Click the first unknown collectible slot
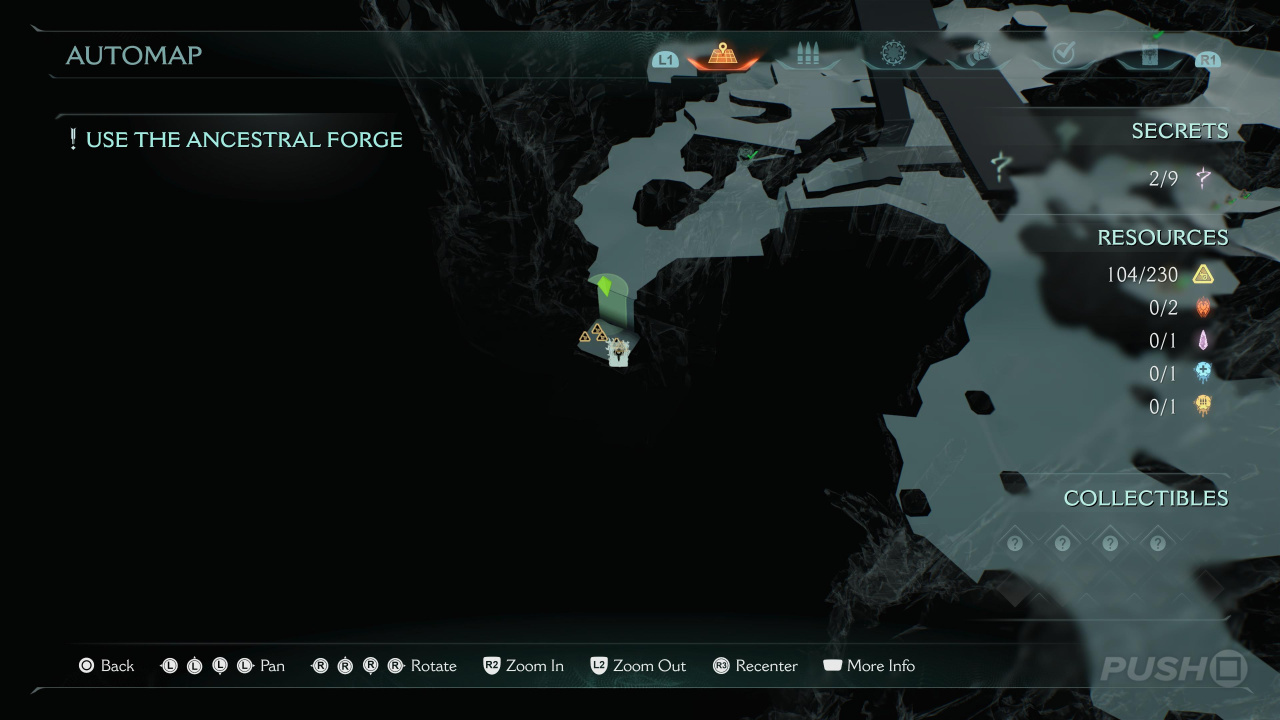1280x720 pixels. tap(1015, 543)
